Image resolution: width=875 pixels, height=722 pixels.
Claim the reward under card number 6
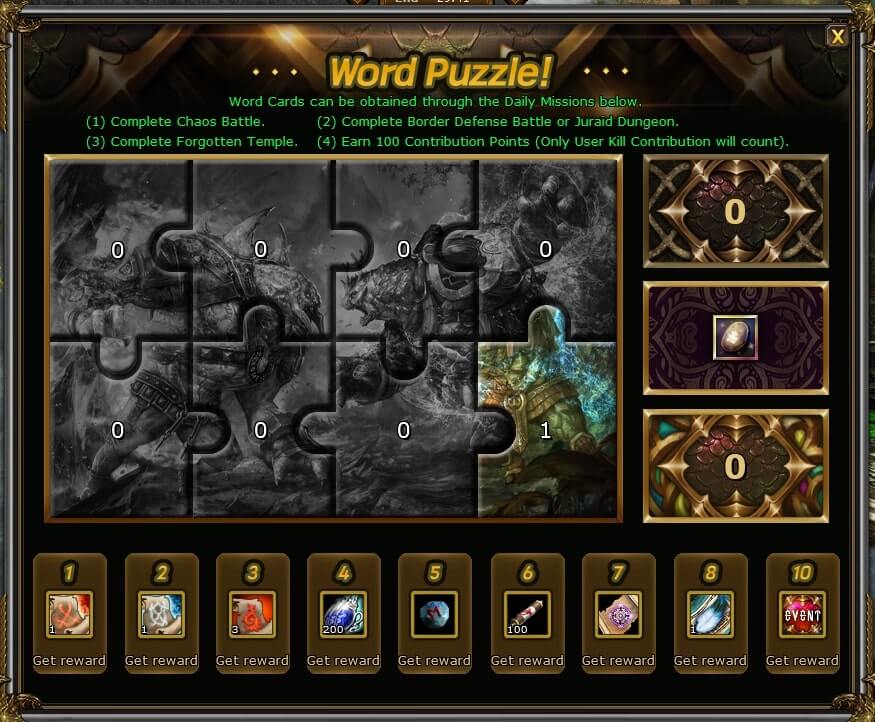pyautogui.click(x=527, y=660)
